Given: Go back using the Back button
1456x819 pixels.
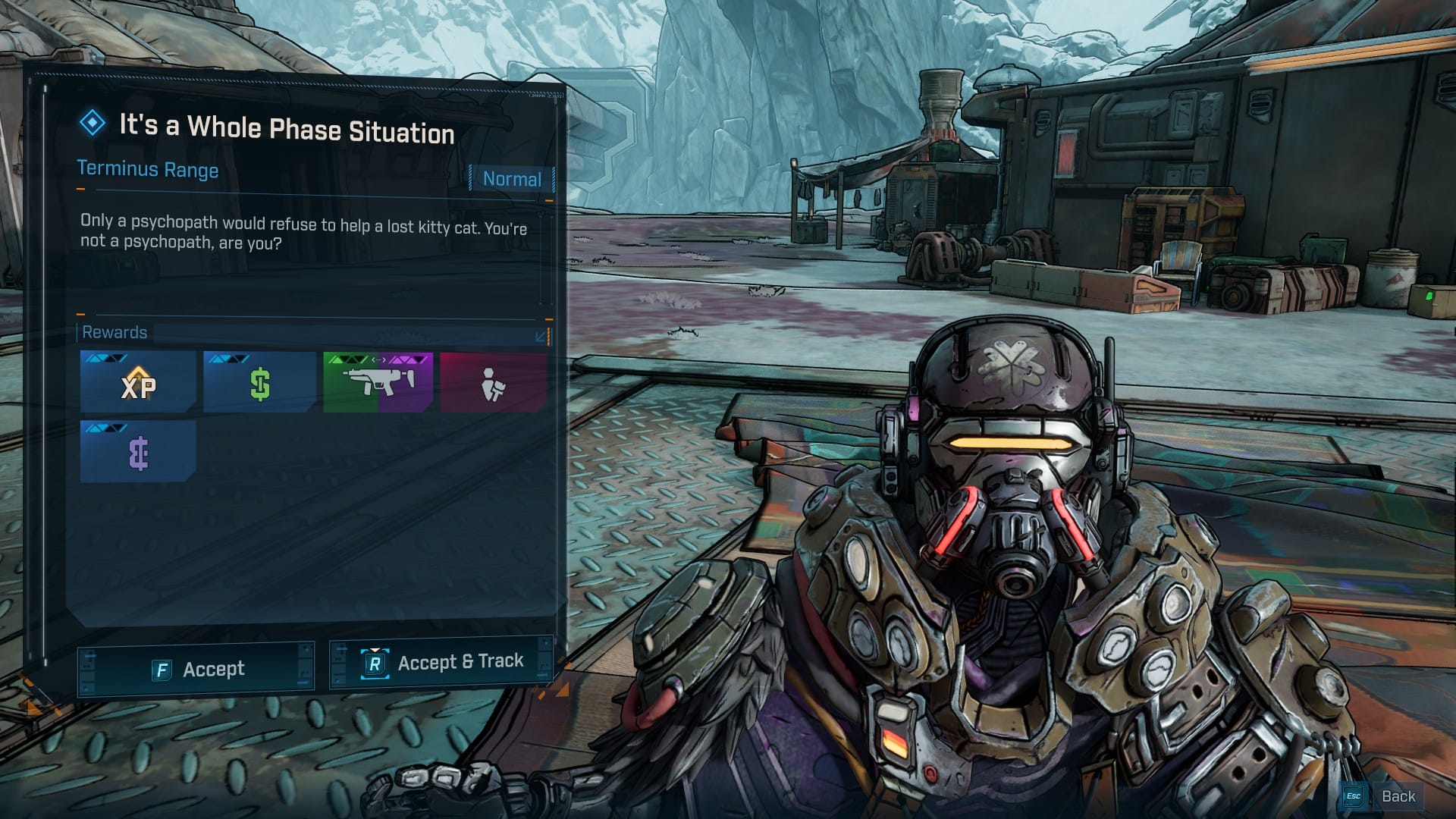Looking at the screenshot, I should 1382,796.
